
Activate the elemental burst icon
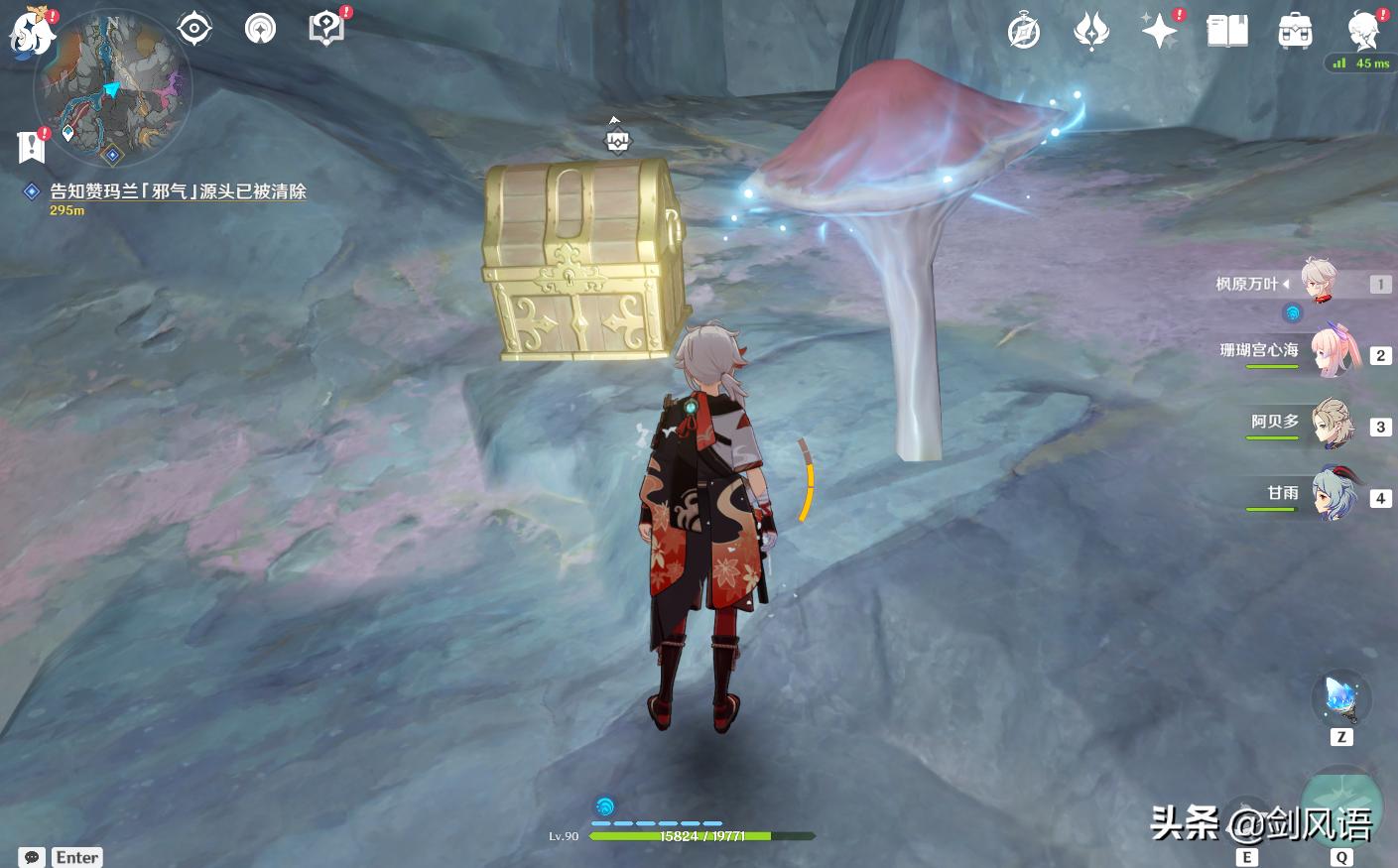pos(1340,804)
